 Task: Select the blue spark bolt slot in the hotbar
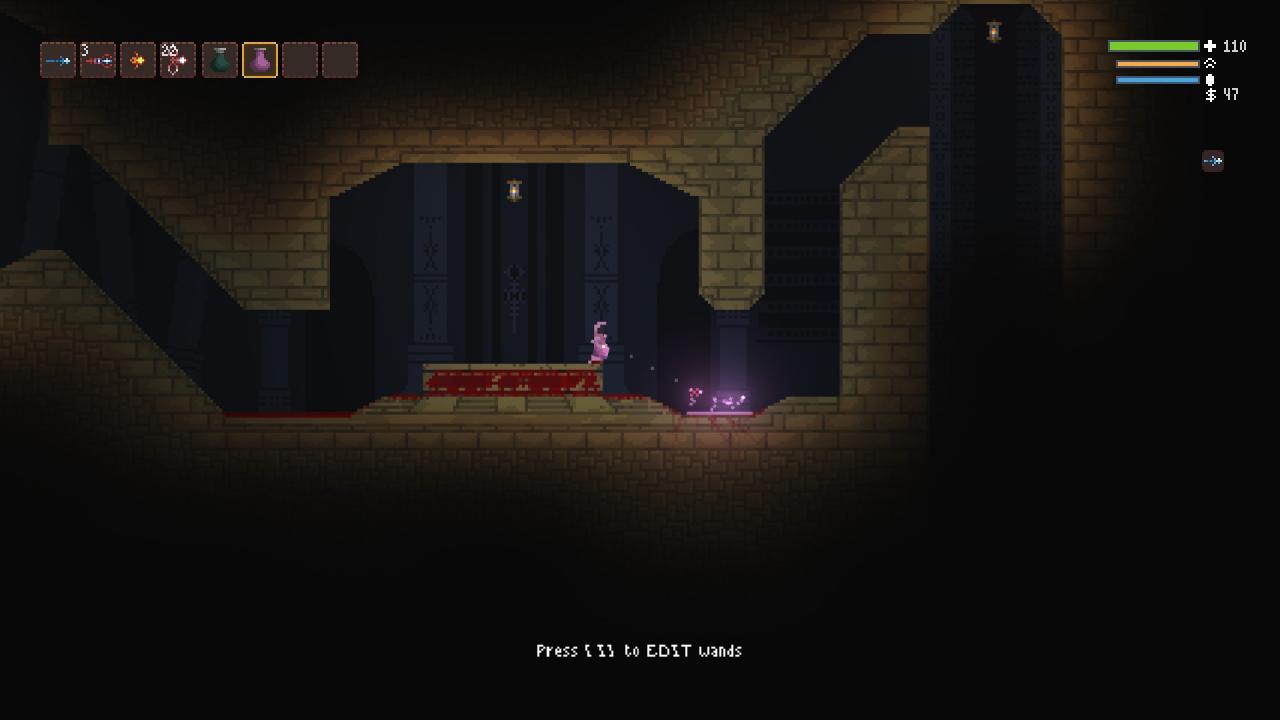click(58, 60)
